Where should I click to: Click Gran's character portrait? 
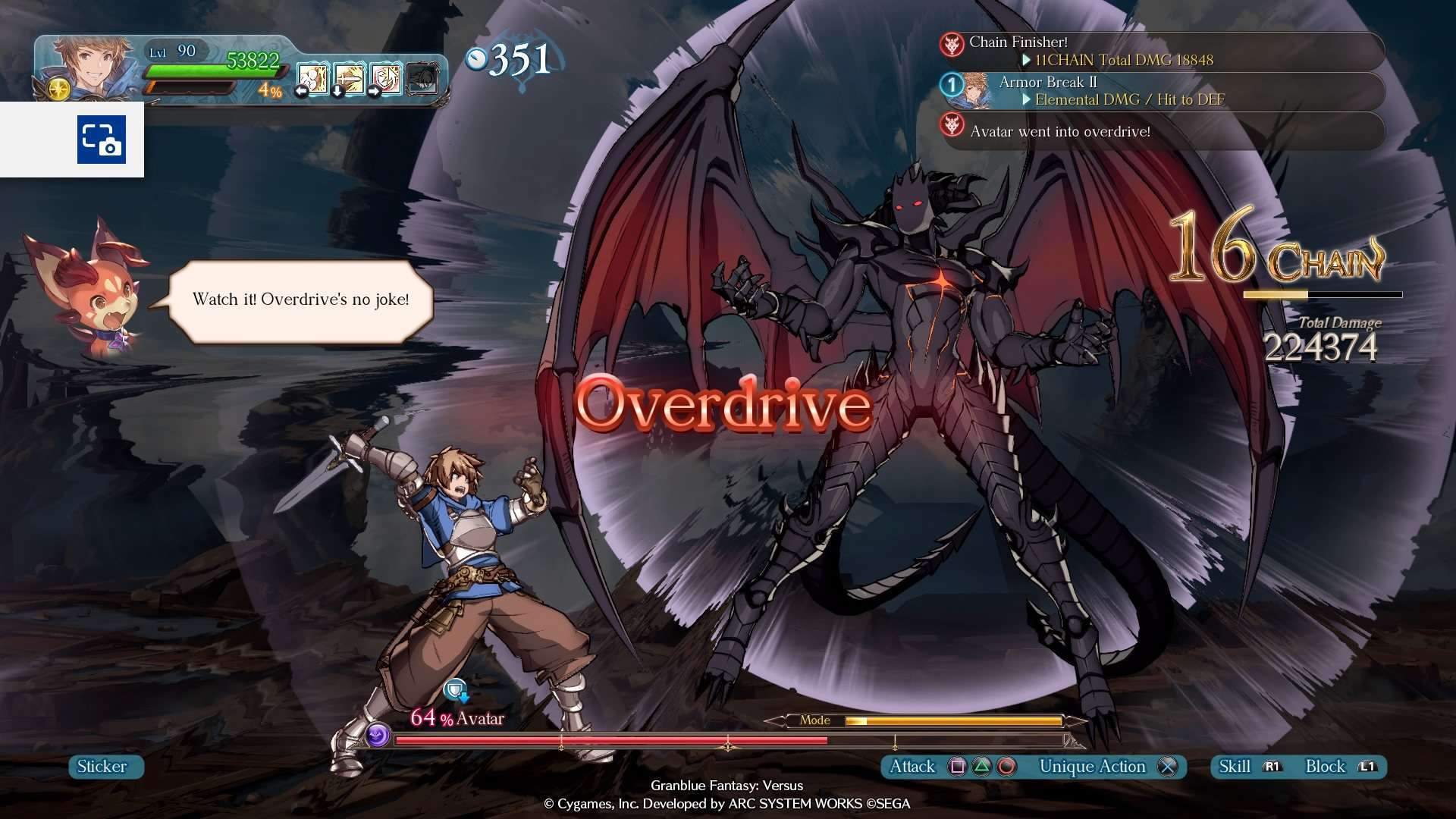(x=83, y=65)
